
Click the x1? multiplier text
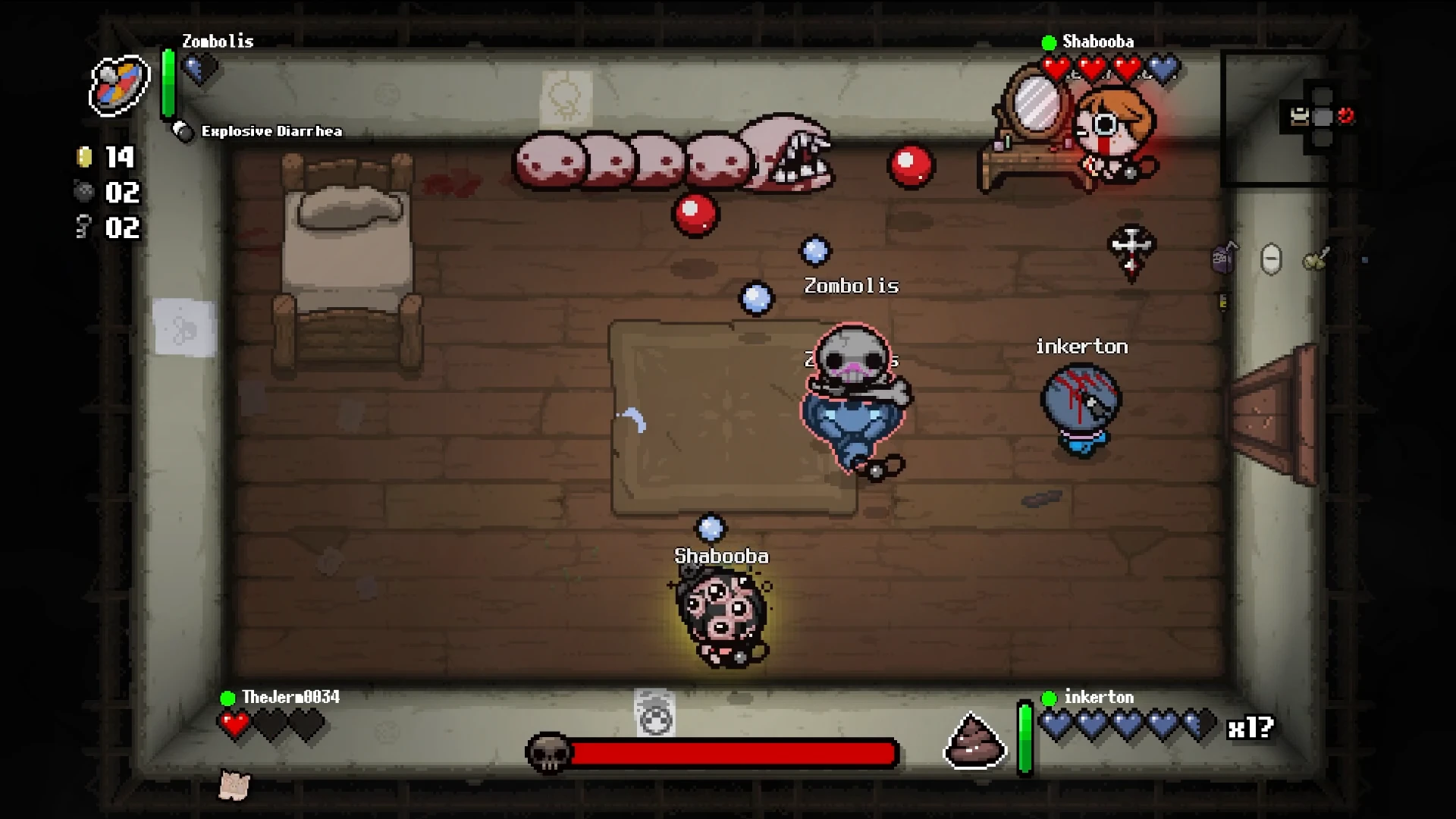1252,726
